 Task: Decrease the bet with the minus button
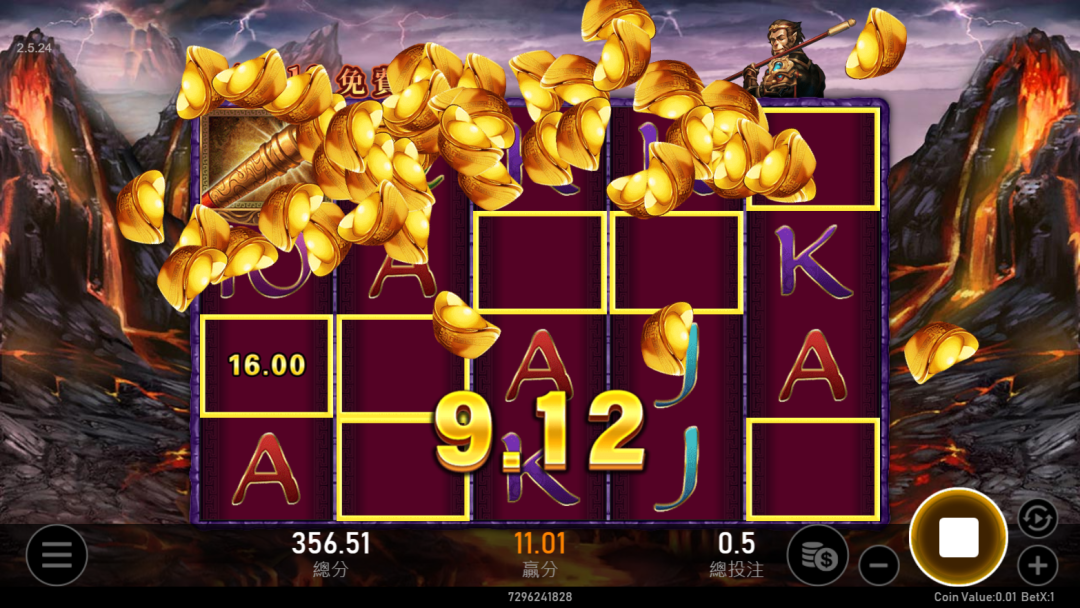coord(879,566)
